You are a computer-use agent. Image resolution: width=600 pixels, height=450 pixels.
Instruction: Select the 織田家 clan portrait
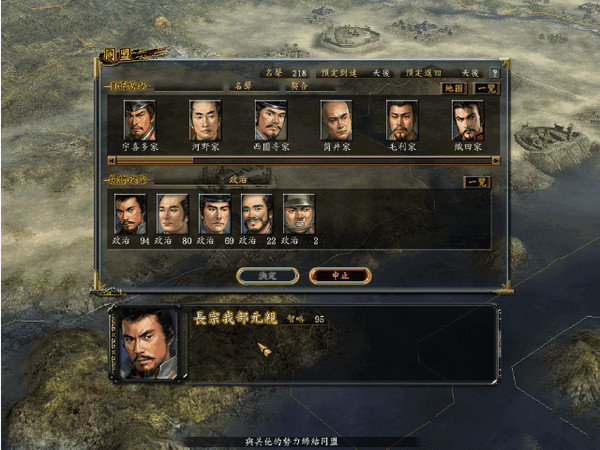coord(467,120)
